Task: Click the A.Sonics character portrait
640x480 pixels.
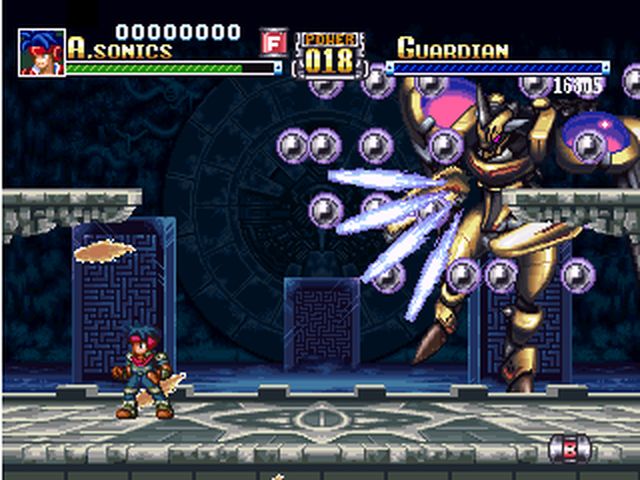Action: pos(41,52)
